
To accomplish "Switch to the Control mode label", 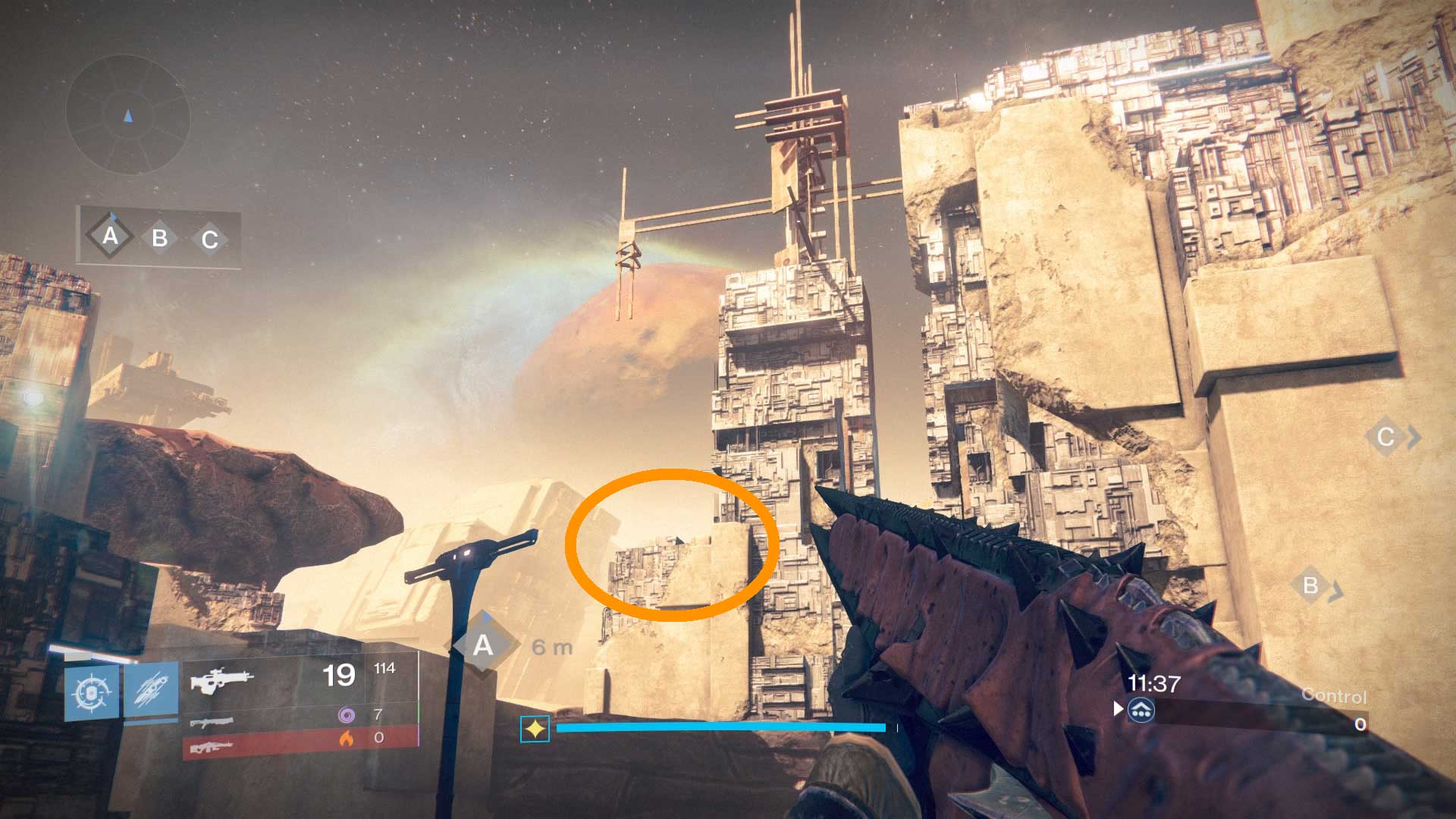I will [x=1336, y=692].
